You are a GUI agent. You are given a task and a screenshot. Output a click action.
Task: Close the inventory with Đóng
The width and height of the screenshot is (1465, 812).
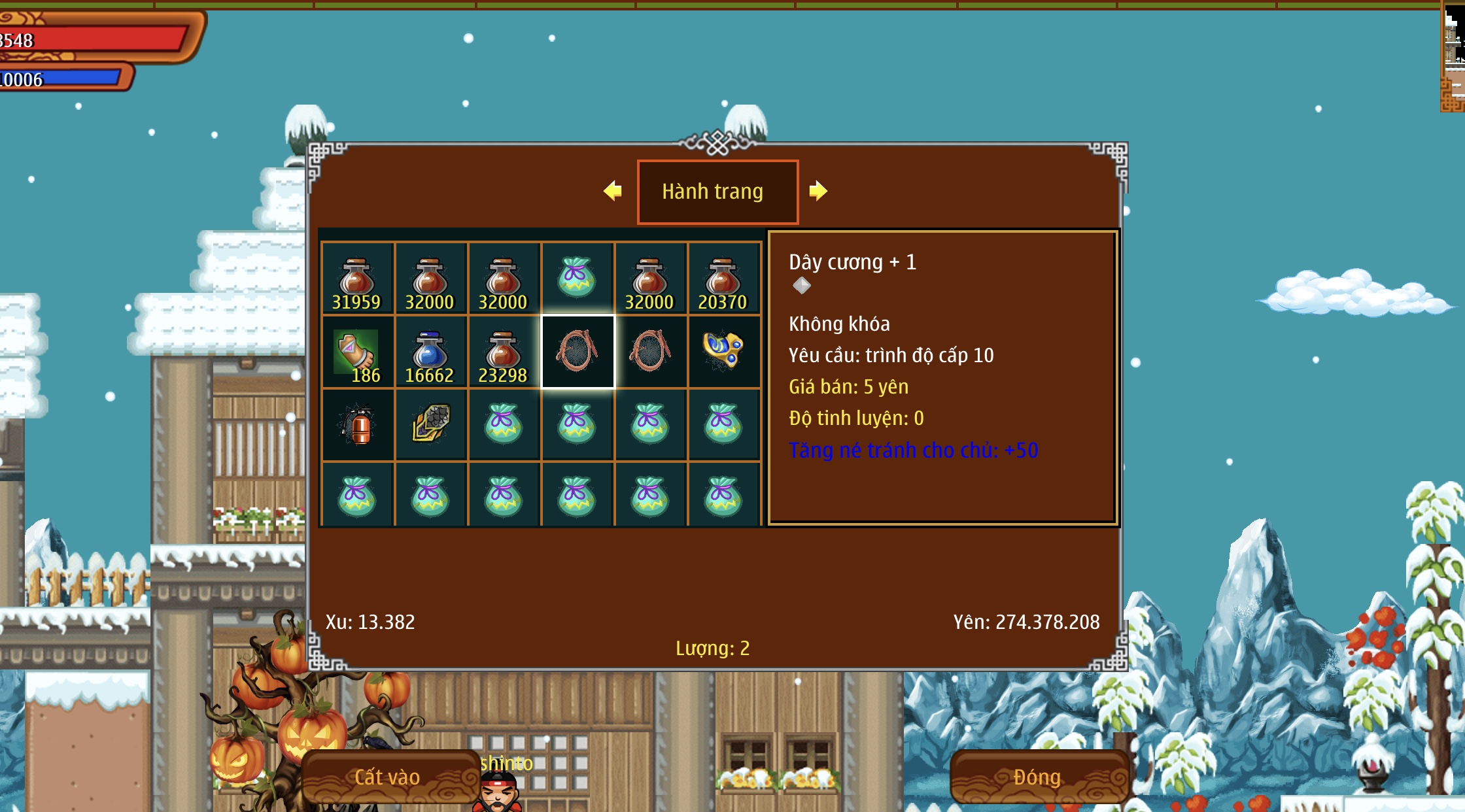click(1037, 777)
